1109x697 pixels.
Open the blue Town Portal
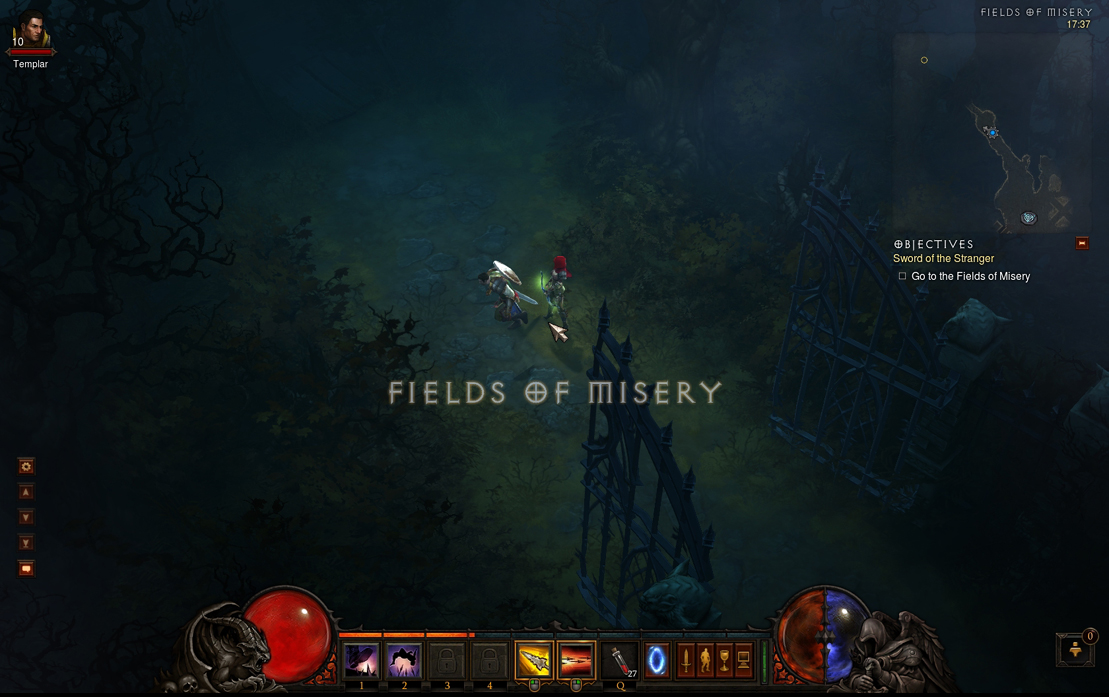[657, 661]
